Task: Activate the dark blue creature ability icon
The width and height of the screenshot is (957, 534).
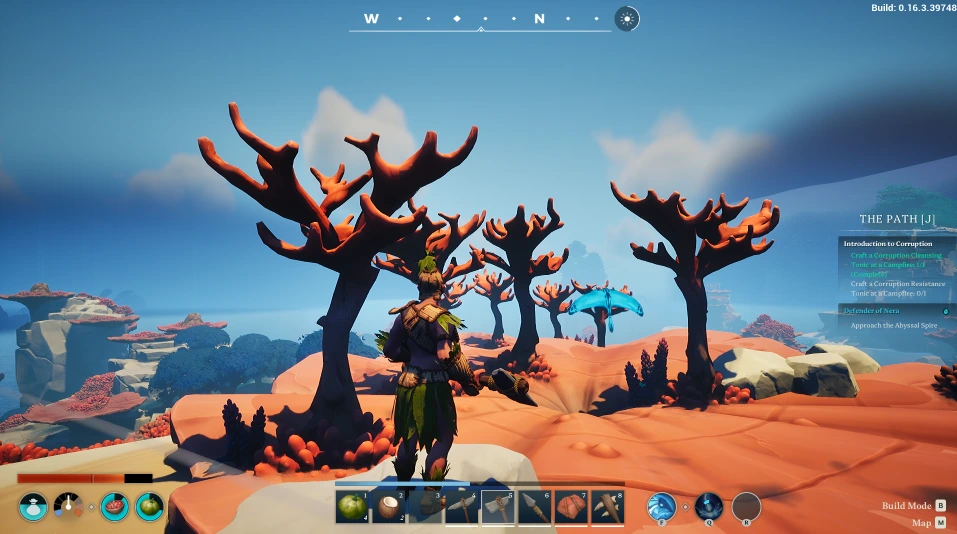Action: [x=708, y=507]
